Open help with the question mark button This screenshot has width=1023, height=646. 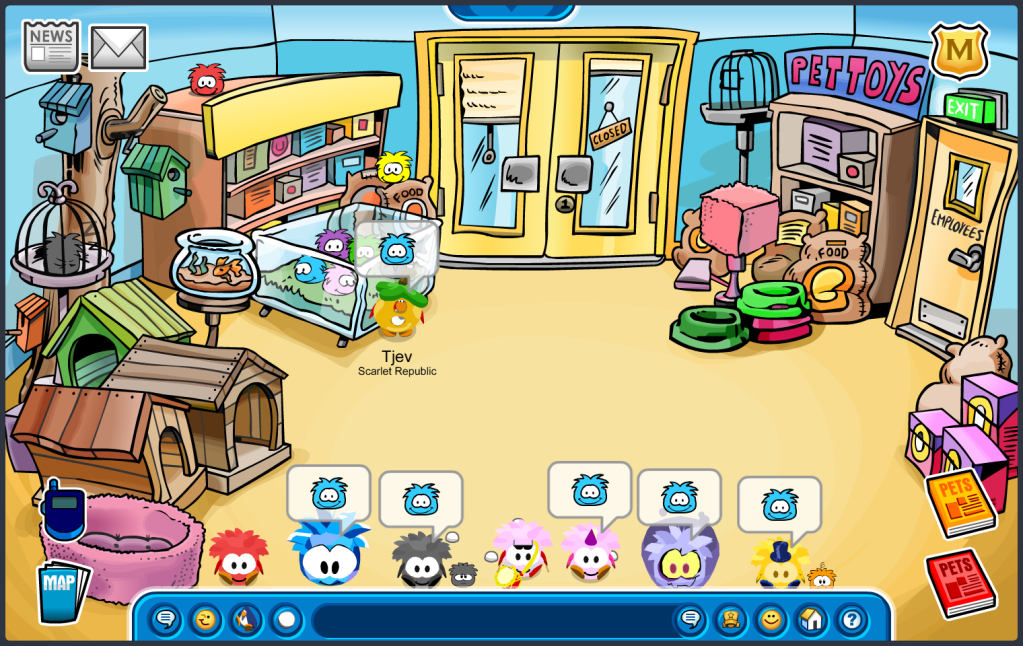pos(851,620)
